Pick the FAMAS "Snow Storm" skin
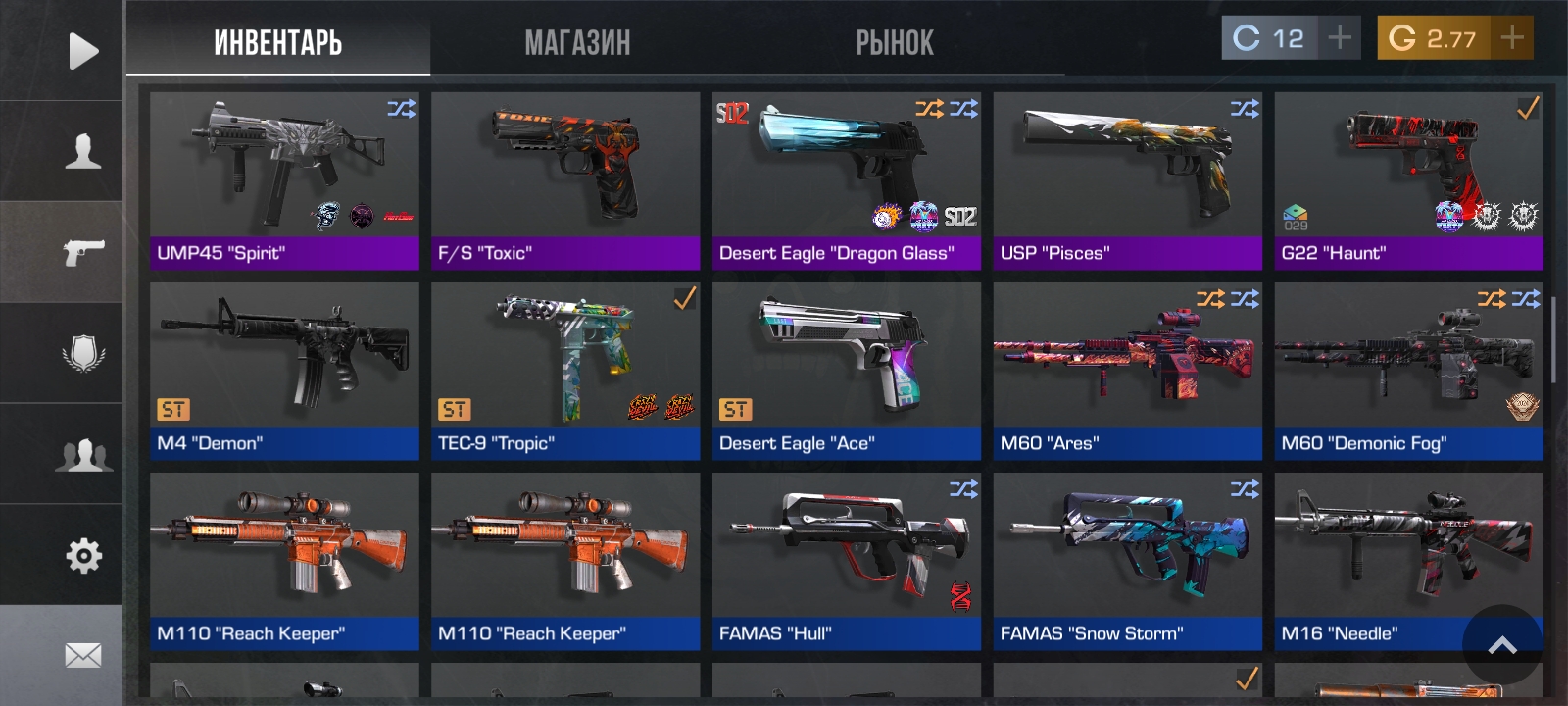 pyautogui.click(x=1128, y=561)
